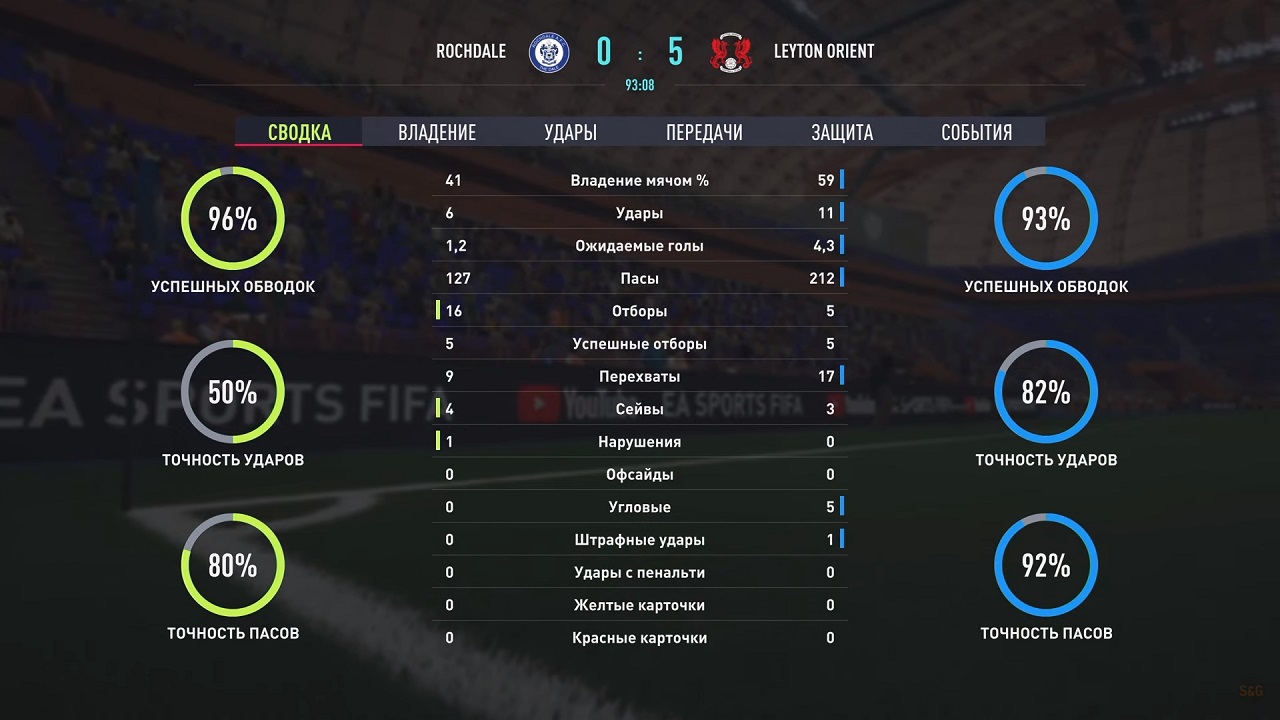This screenshot has height=720, width=1280.
Task: Open the СОБЫТИЯ tab
Action: (x=976, y=131)
